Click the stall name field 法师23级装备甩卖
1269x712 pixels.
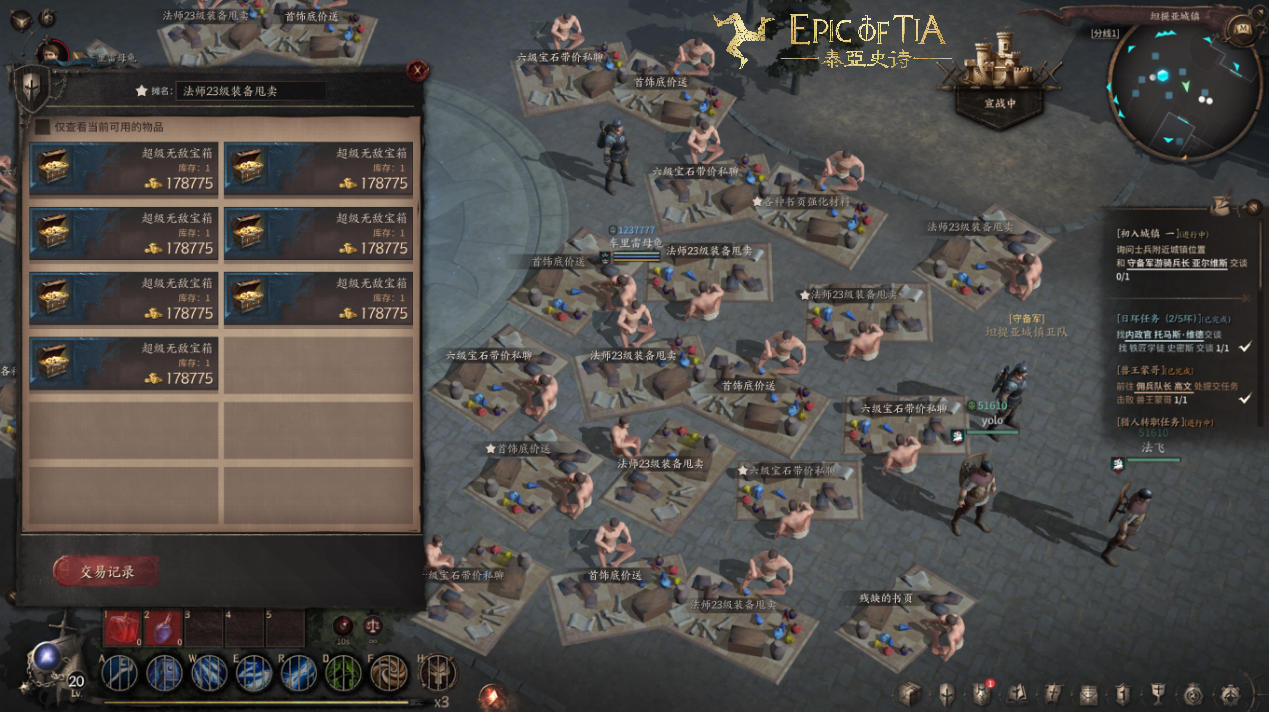coord(250,91)
